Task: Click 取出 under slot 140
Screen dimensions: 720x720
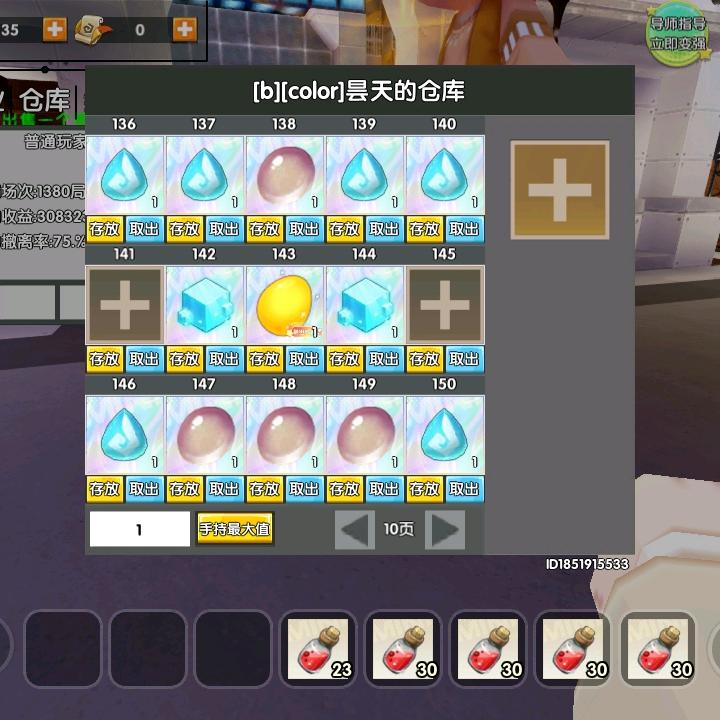Action: click(x=464, y=229)
